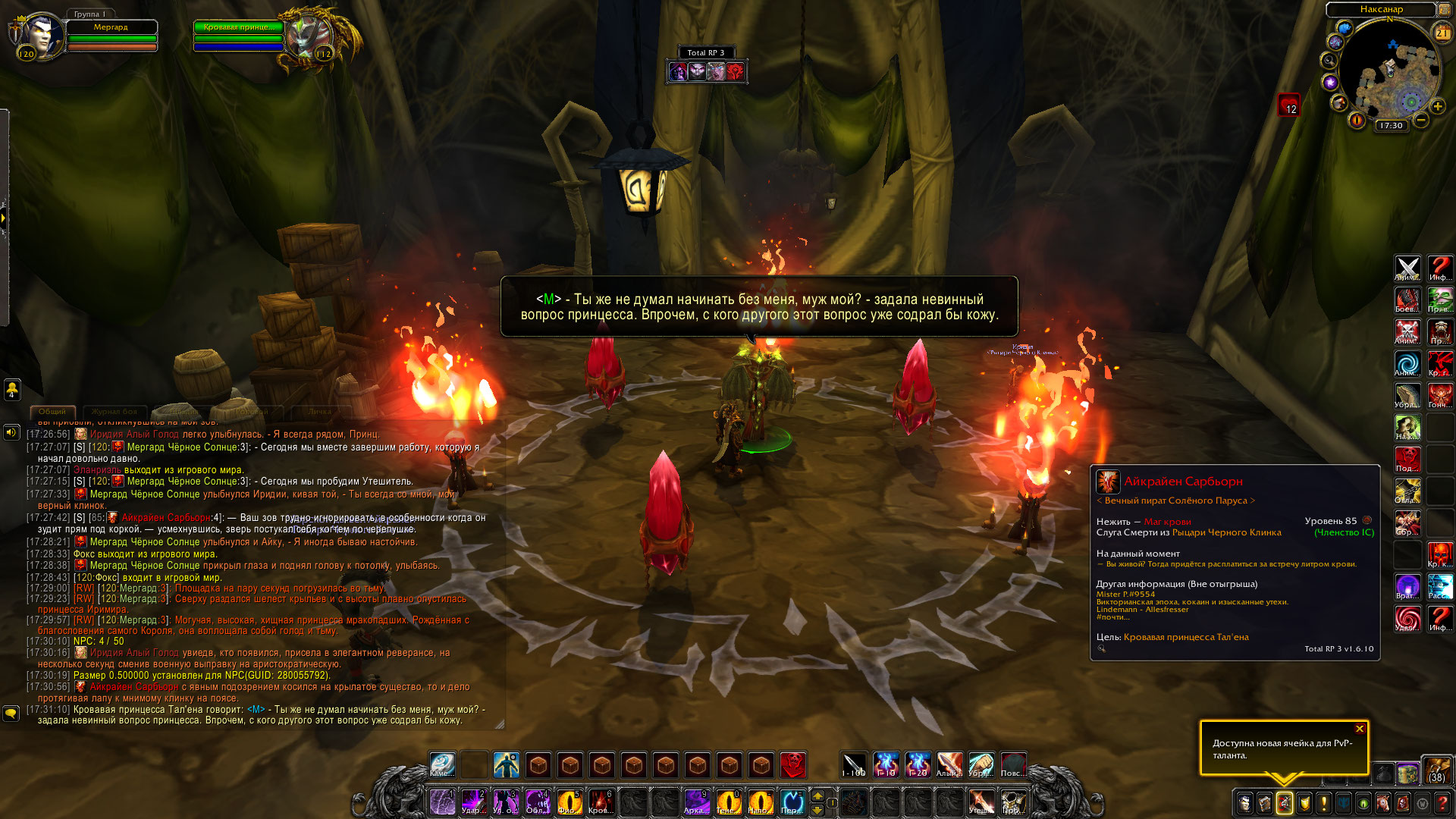Viewport: 1456px width, 819px height.
Task: Activate the red skull action button
Action: point(792,764)
